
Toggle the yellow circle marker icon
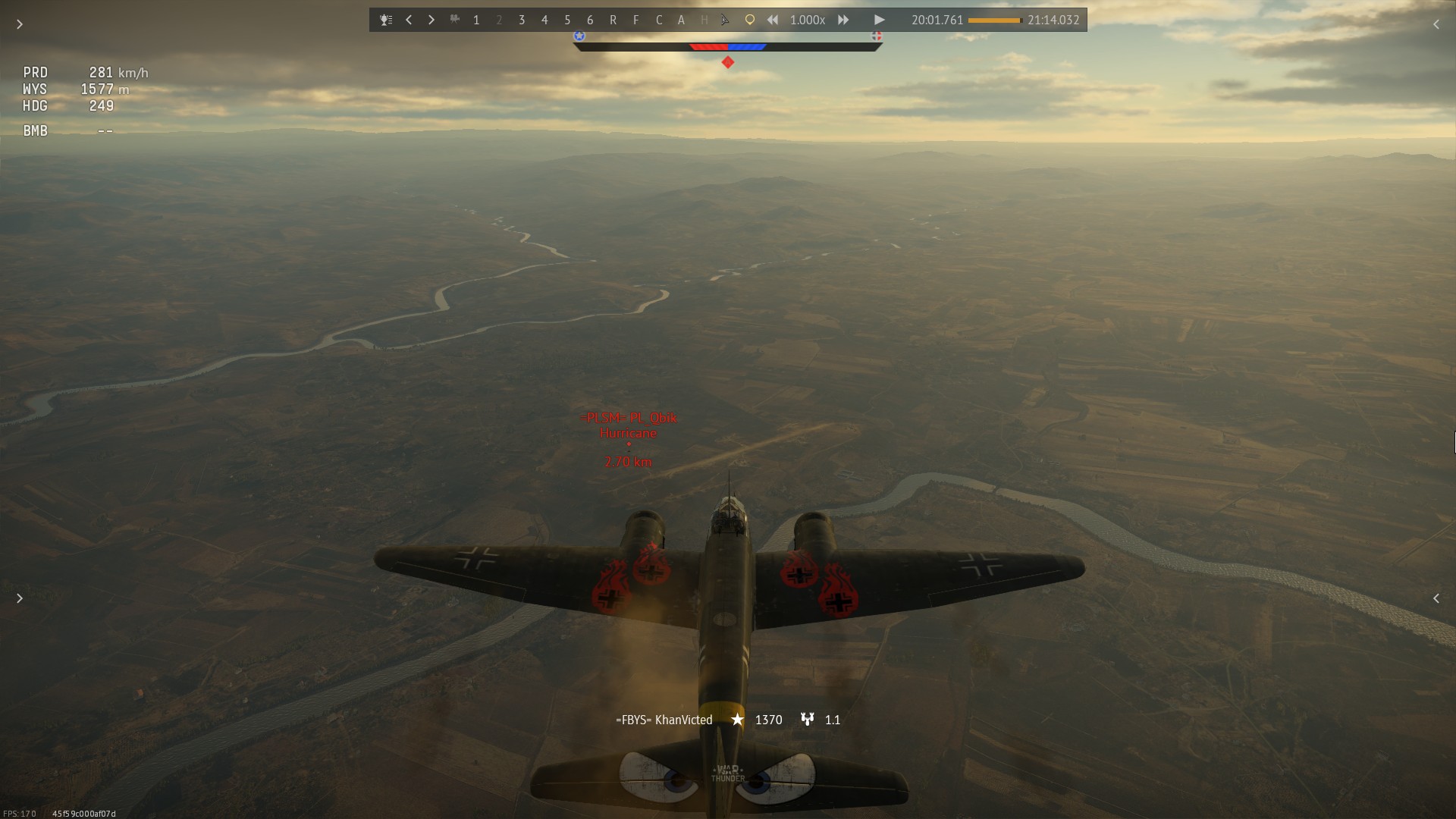point(749,20)
